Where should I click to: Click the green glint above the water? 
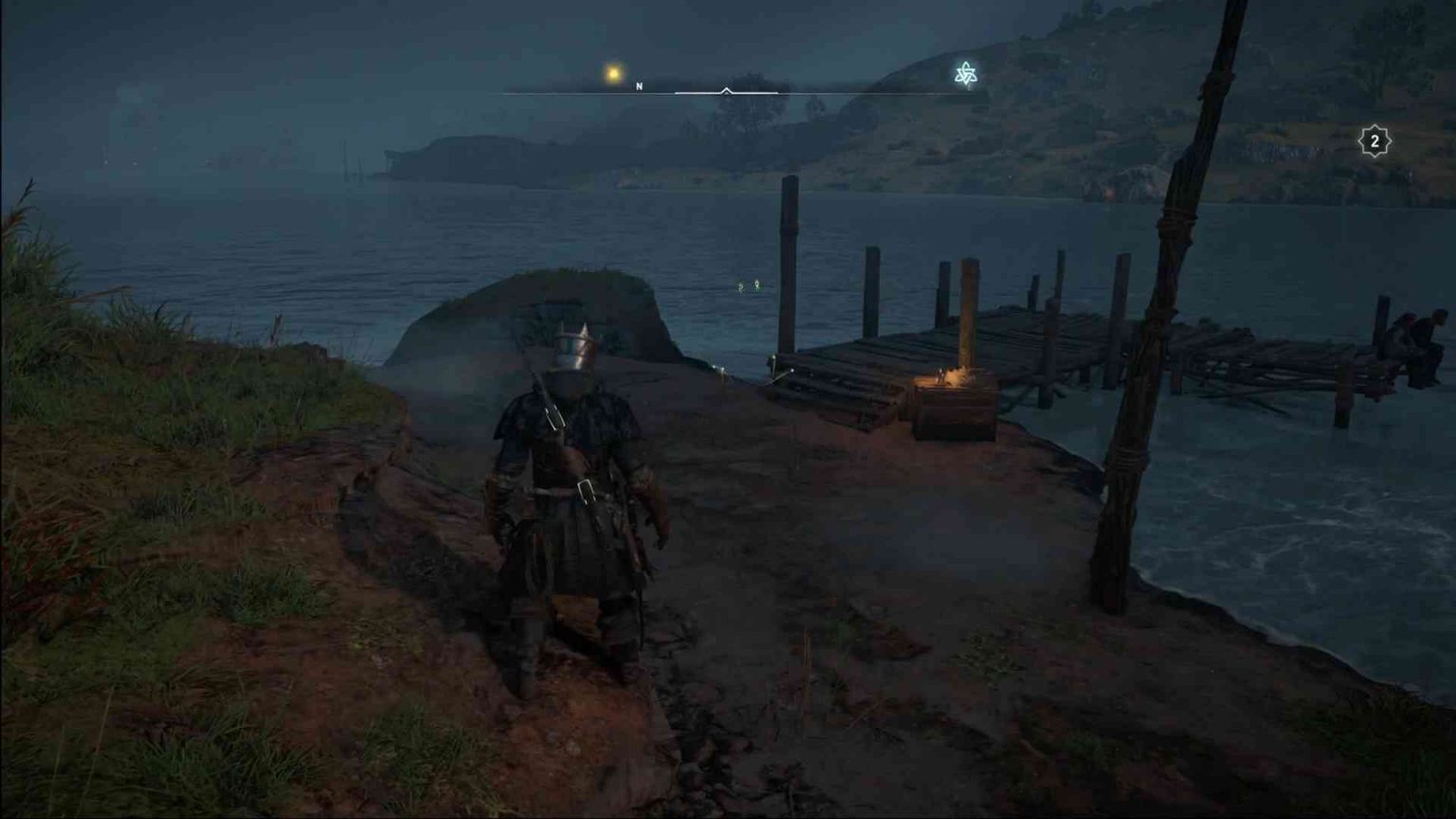click(x=749, y=284)
